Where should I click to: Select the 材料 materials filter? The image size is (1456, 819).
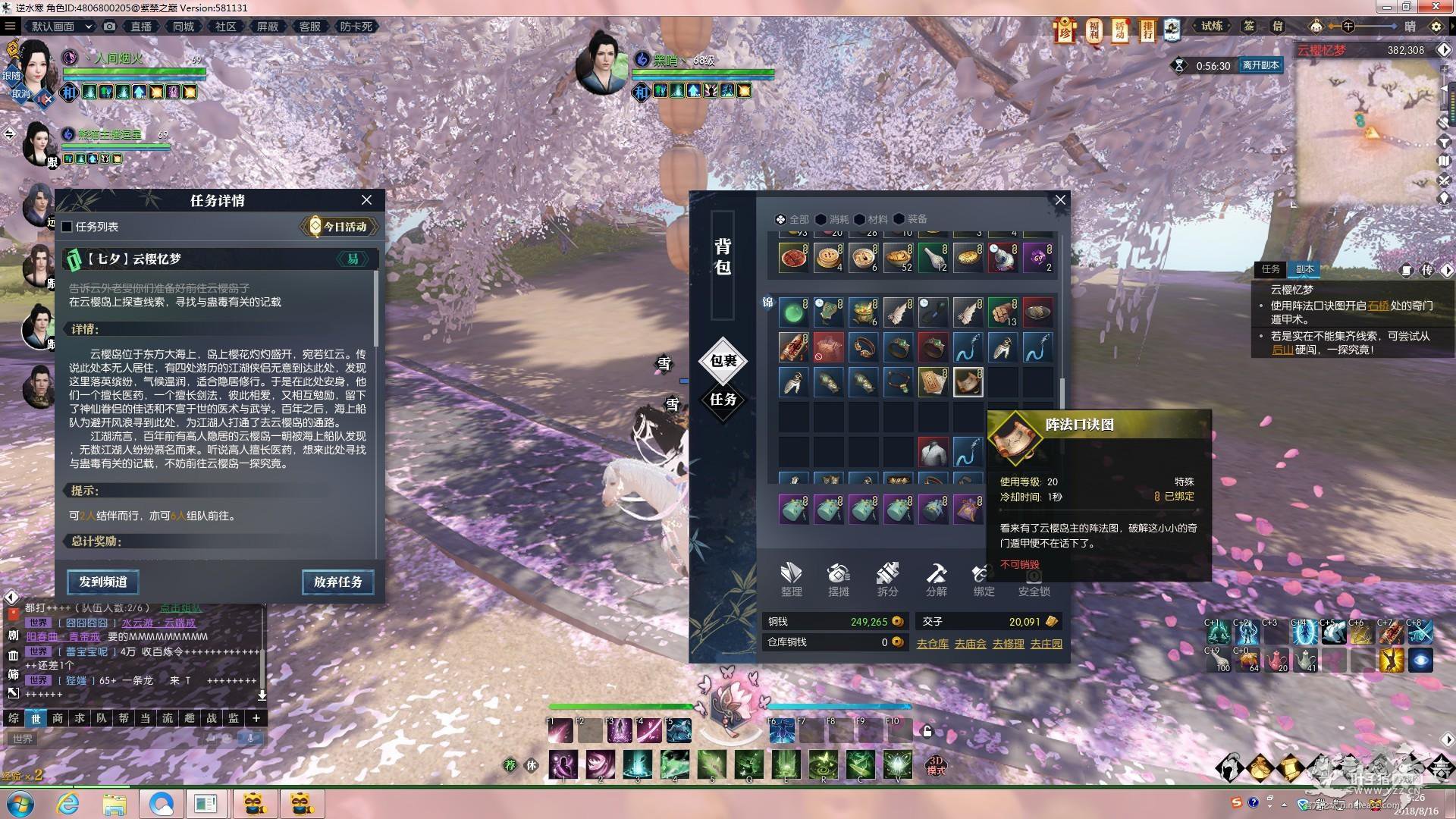pos(871,219)
